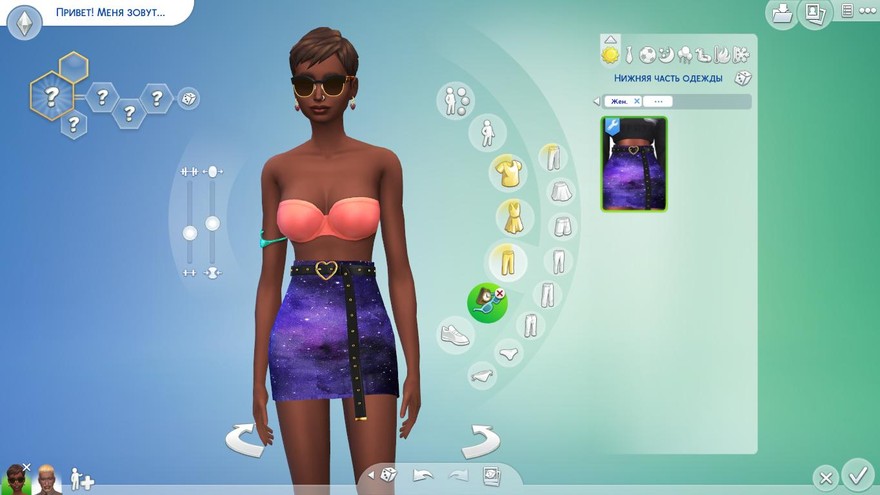Rotate the Sim with the left arrow
Viewport: 880px width, 495px height.
(244, 440)
